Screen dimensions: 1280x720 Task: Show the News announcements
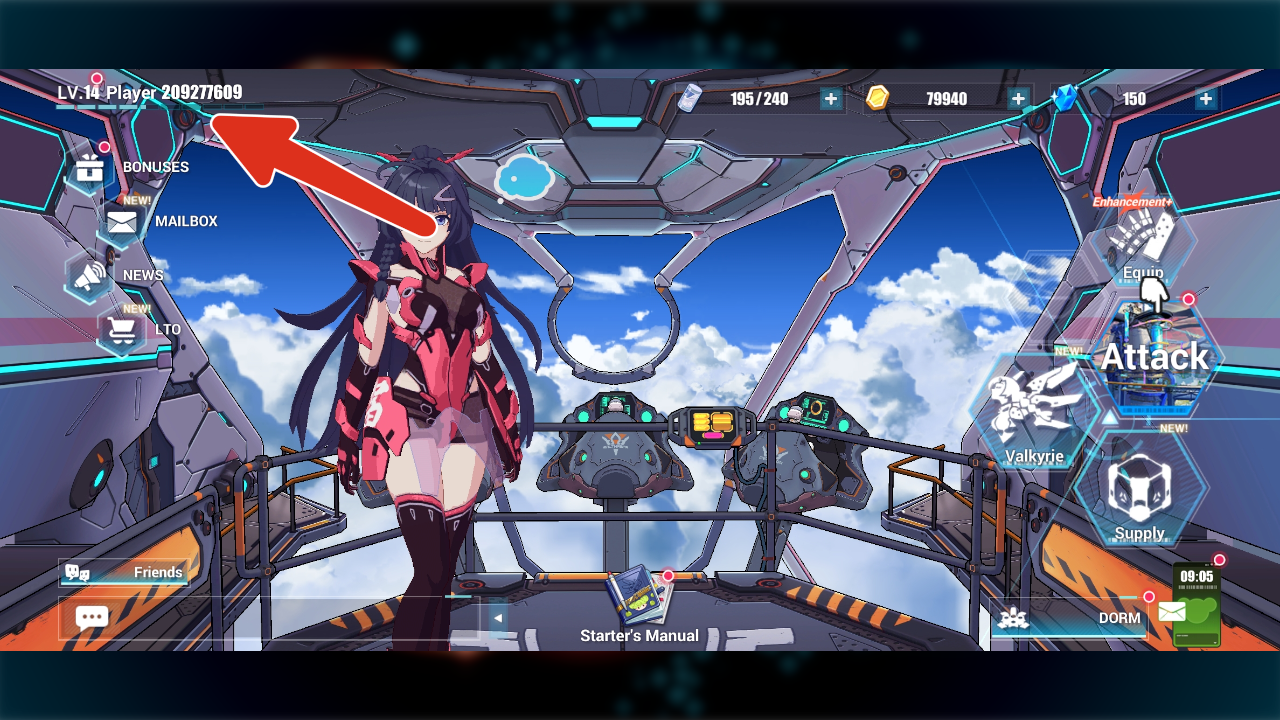[90, 276]
